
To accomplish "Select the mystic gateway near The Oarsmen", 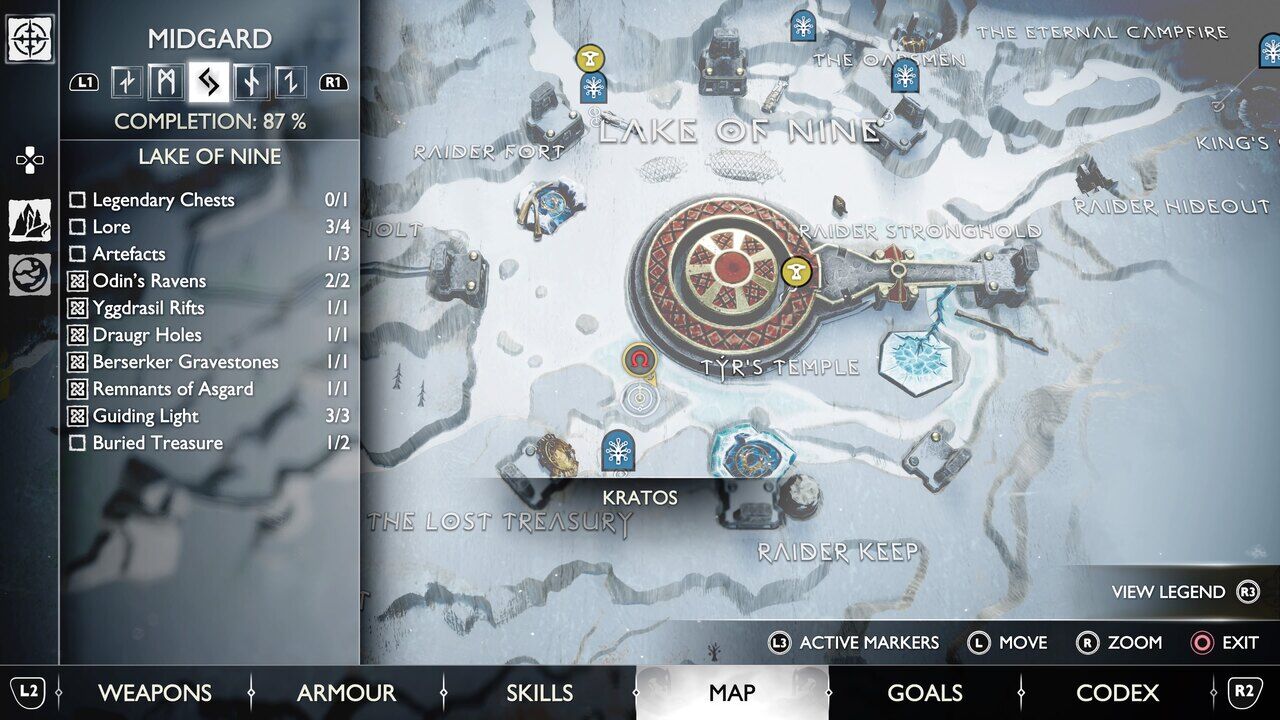I will point(905,76).
